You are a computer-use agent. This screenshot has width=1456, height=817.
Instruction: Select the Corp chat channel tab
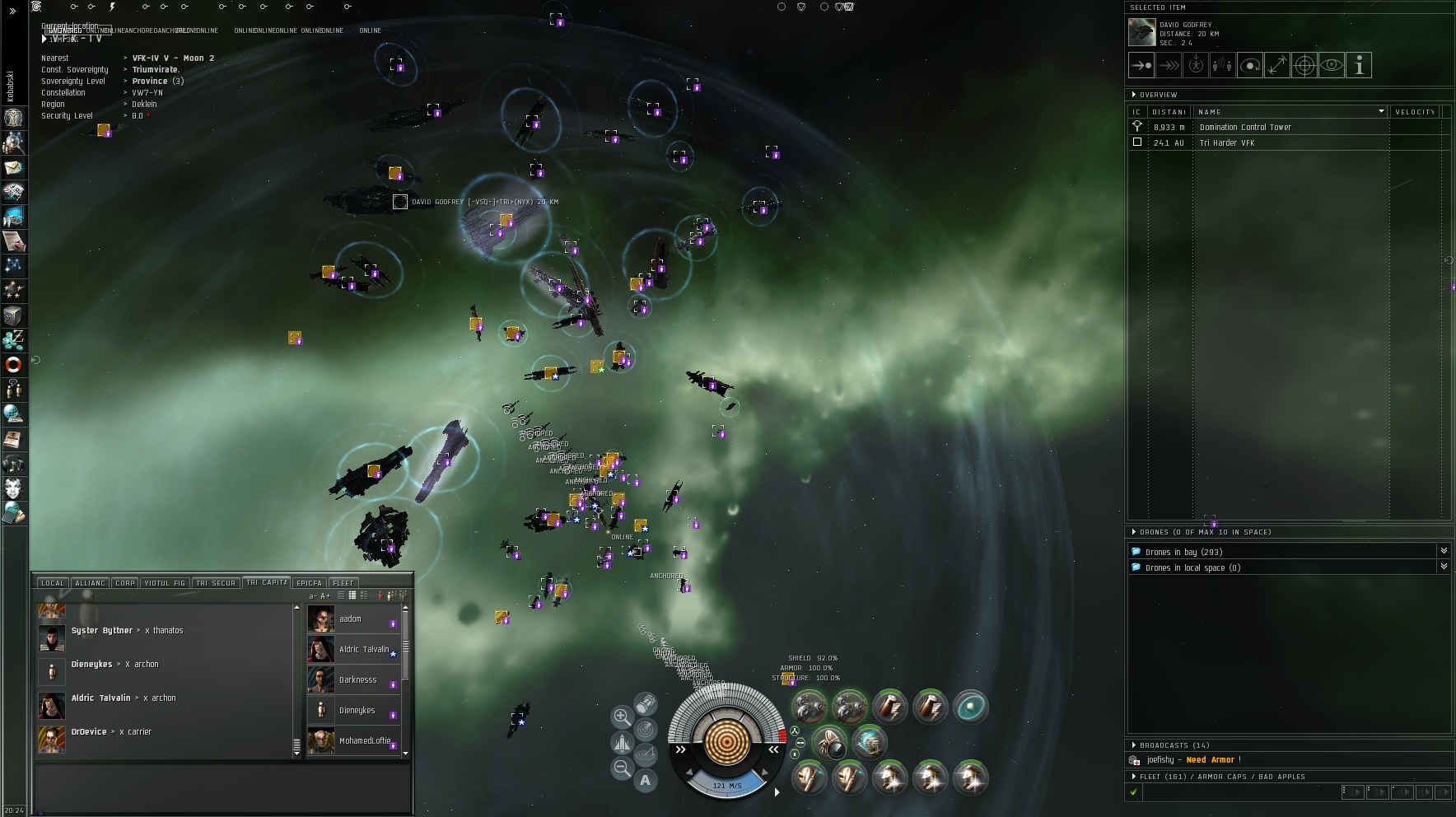click(x=125, y=583)
